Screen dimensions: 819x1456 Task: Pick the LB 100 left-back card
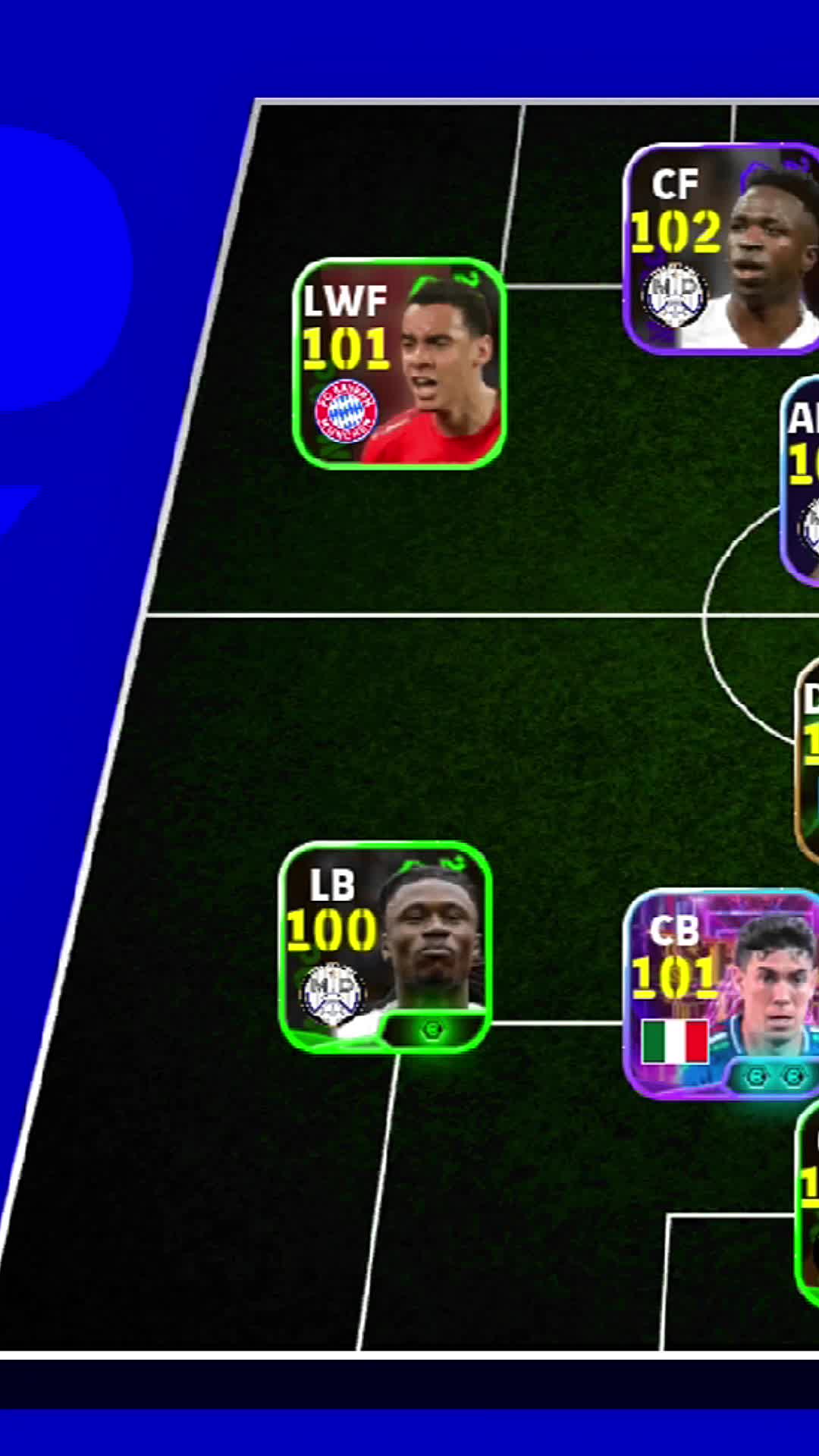click(x=386, y=946)
